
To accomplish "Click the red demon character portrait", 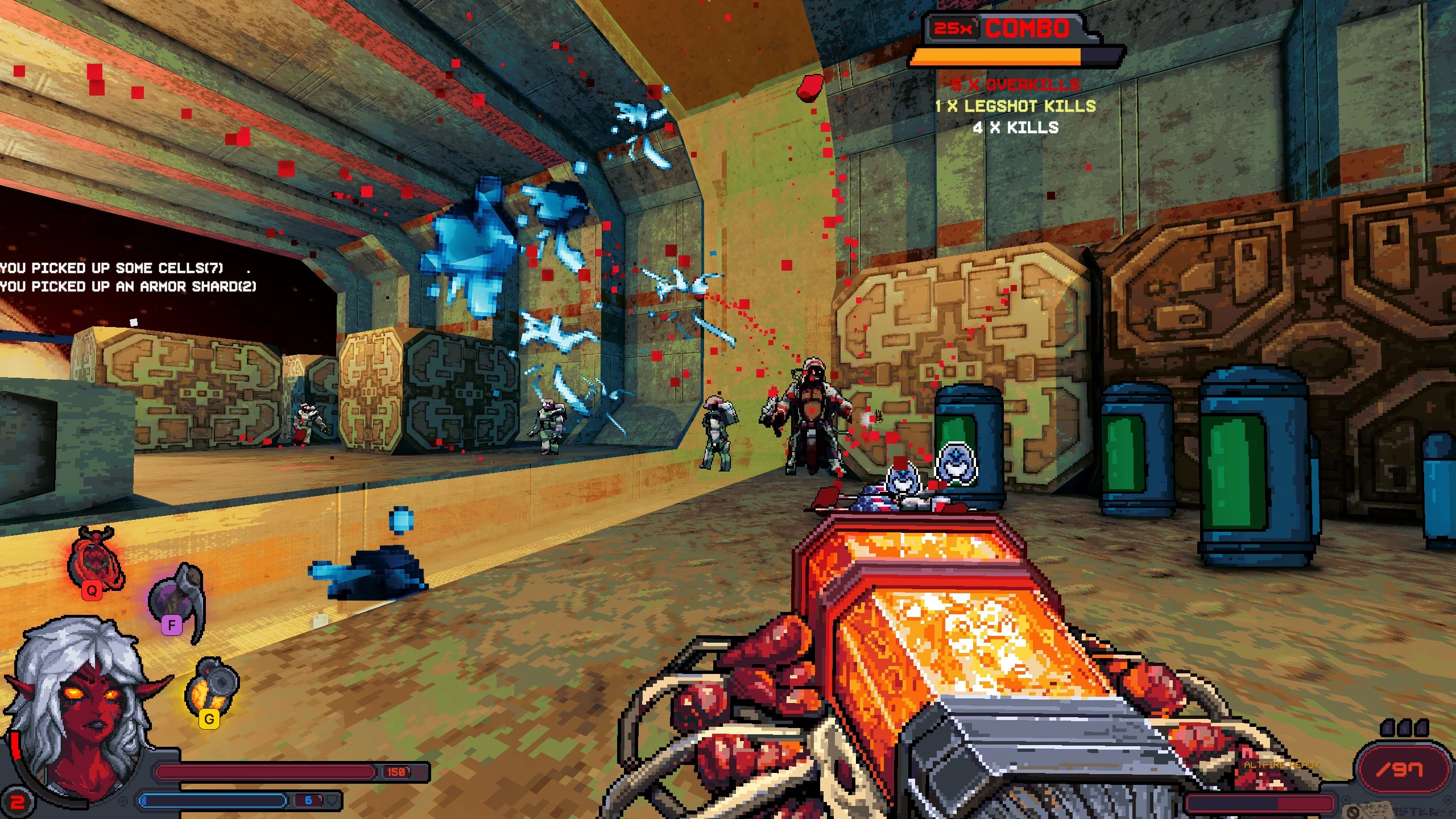I will pos(84,711).
